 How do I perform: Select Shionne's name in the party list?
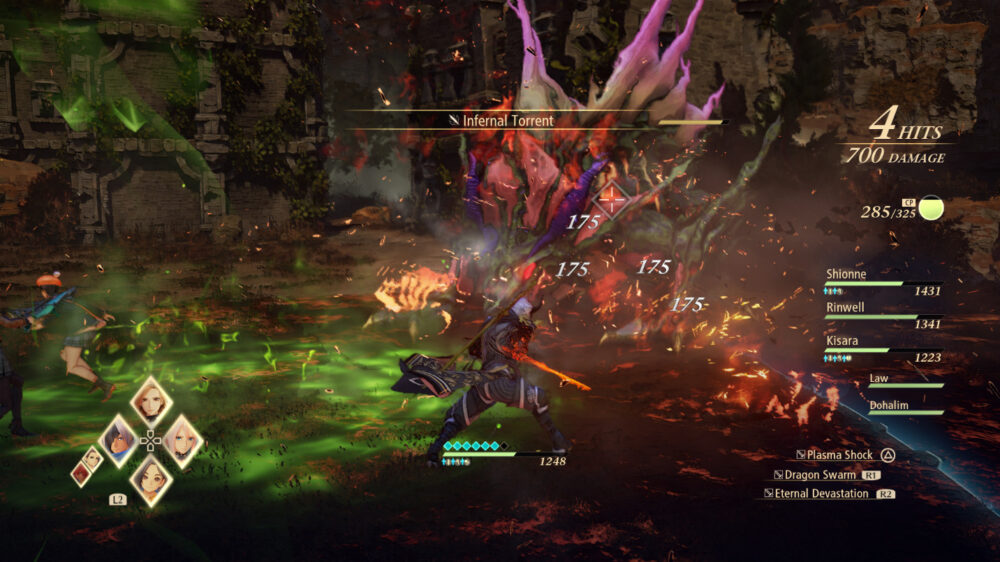pos(846,273)
